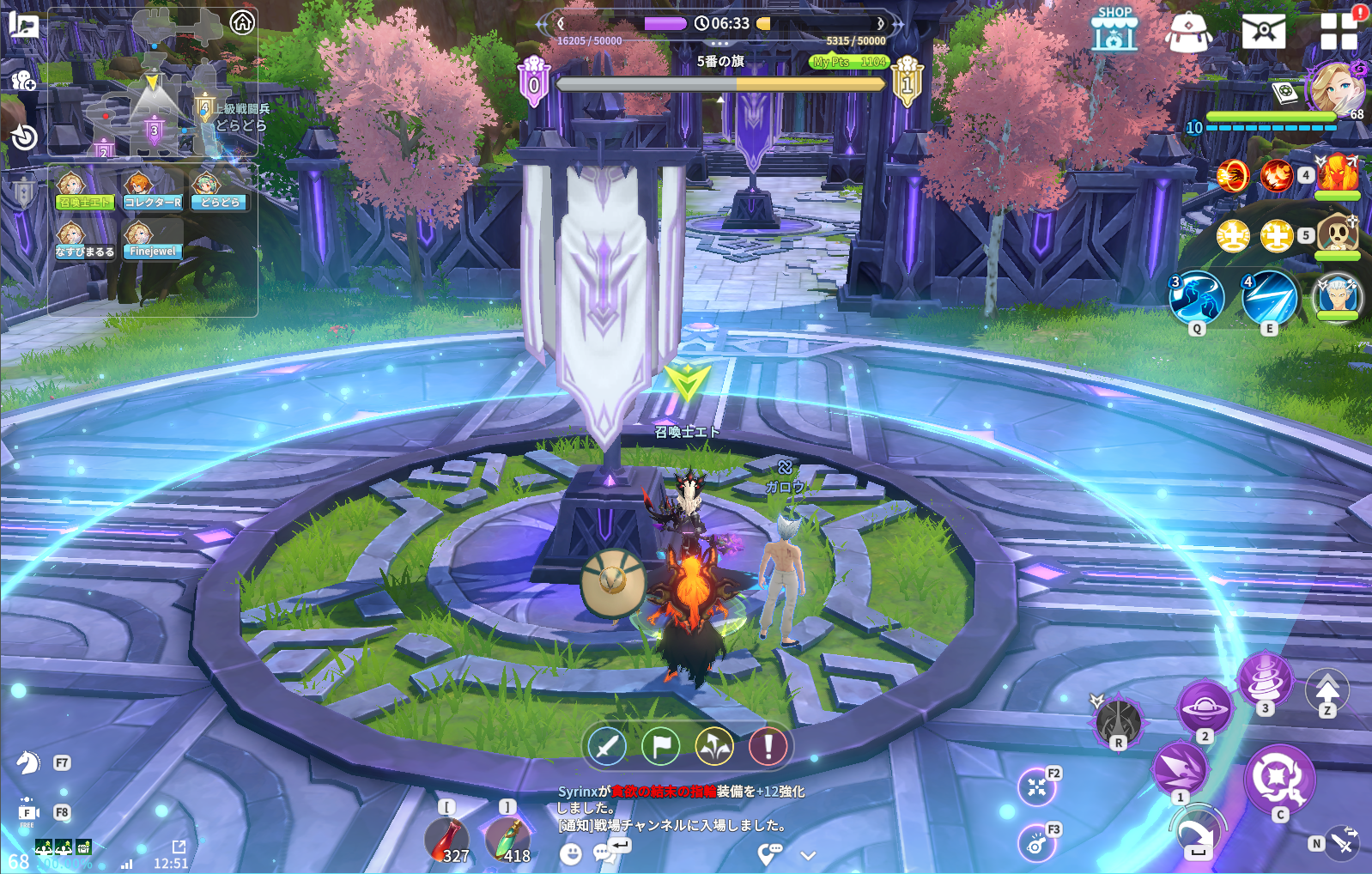The height and width of the screenshot is (874, 1372).
Task: Open the emoji smiley button
Action: [570, 853]
